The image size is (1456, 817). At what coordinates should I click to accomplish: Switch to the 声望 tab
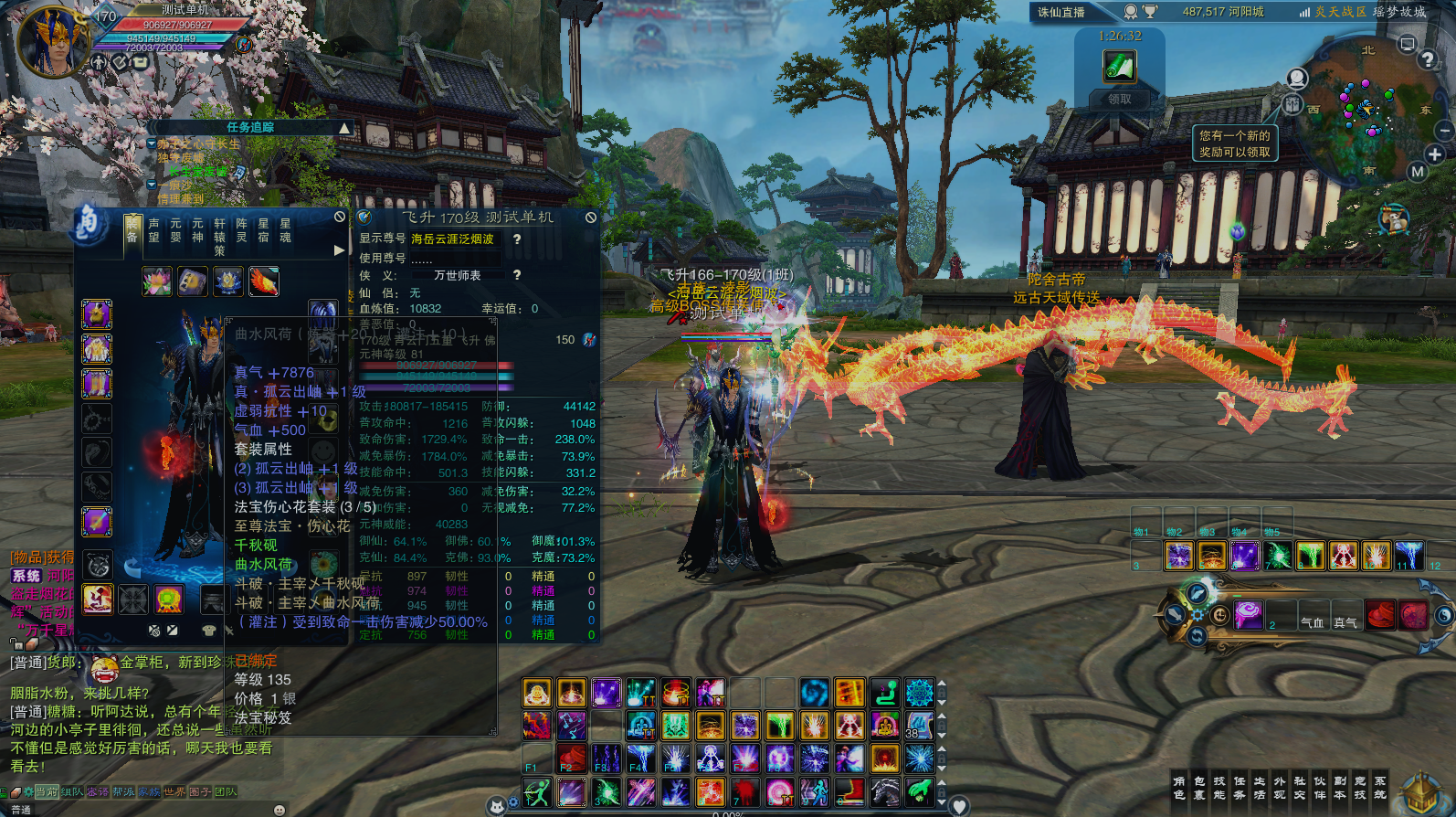point(153,230)
